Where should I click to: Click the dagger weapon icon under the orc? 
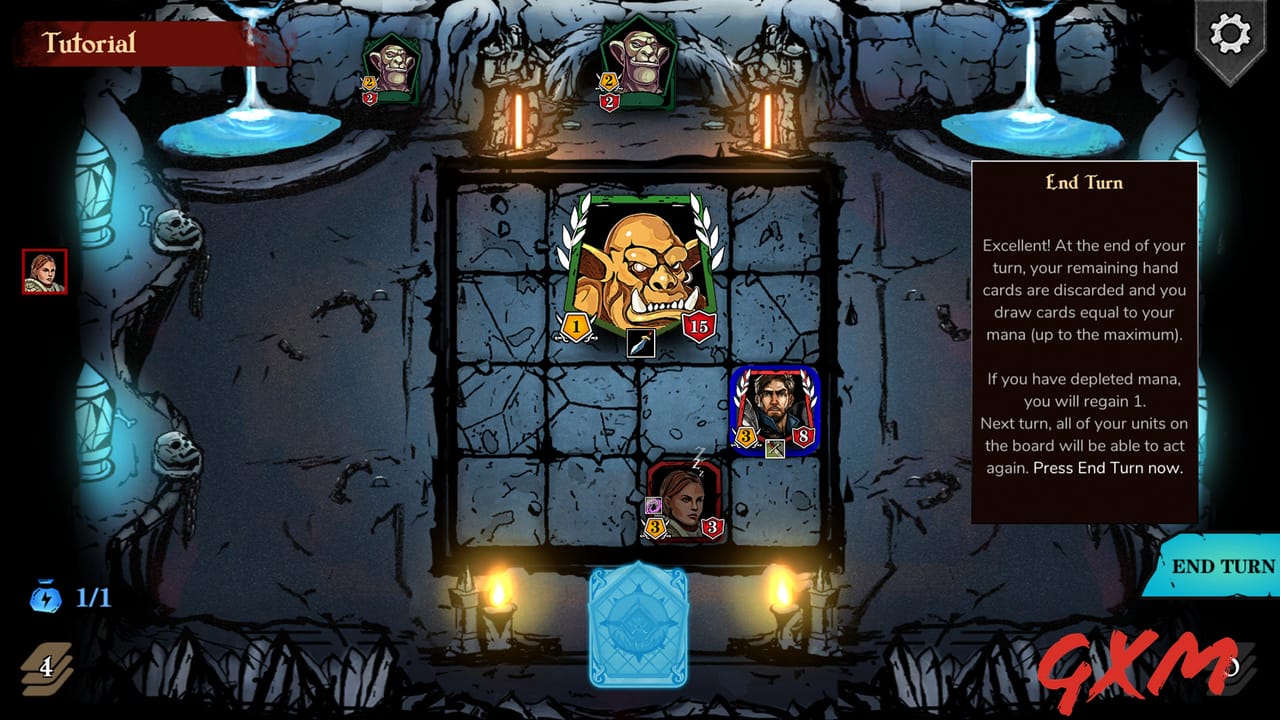639,342
